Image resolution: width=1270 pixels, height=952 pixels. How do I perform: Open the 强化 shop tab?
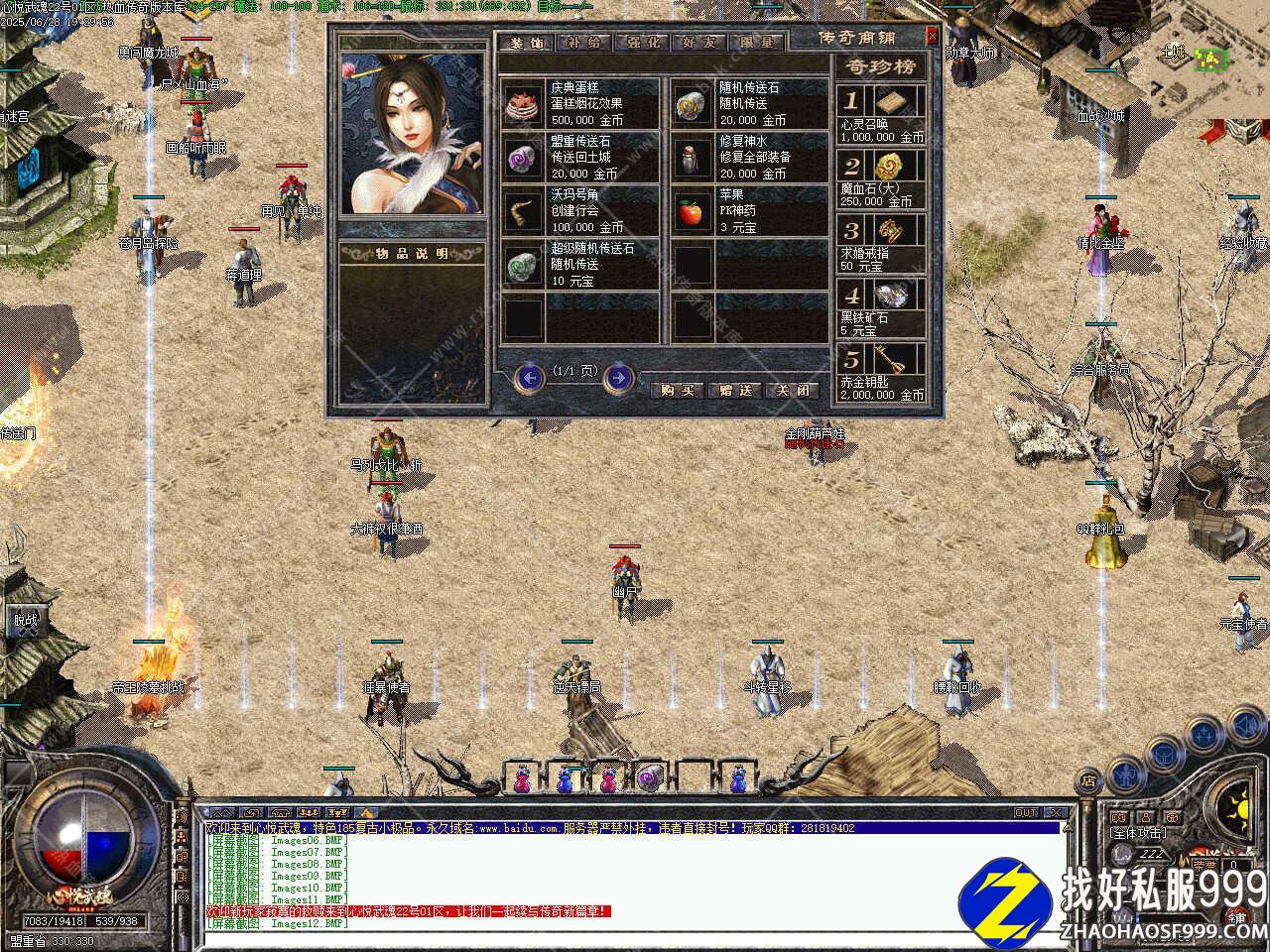point(643,43)
